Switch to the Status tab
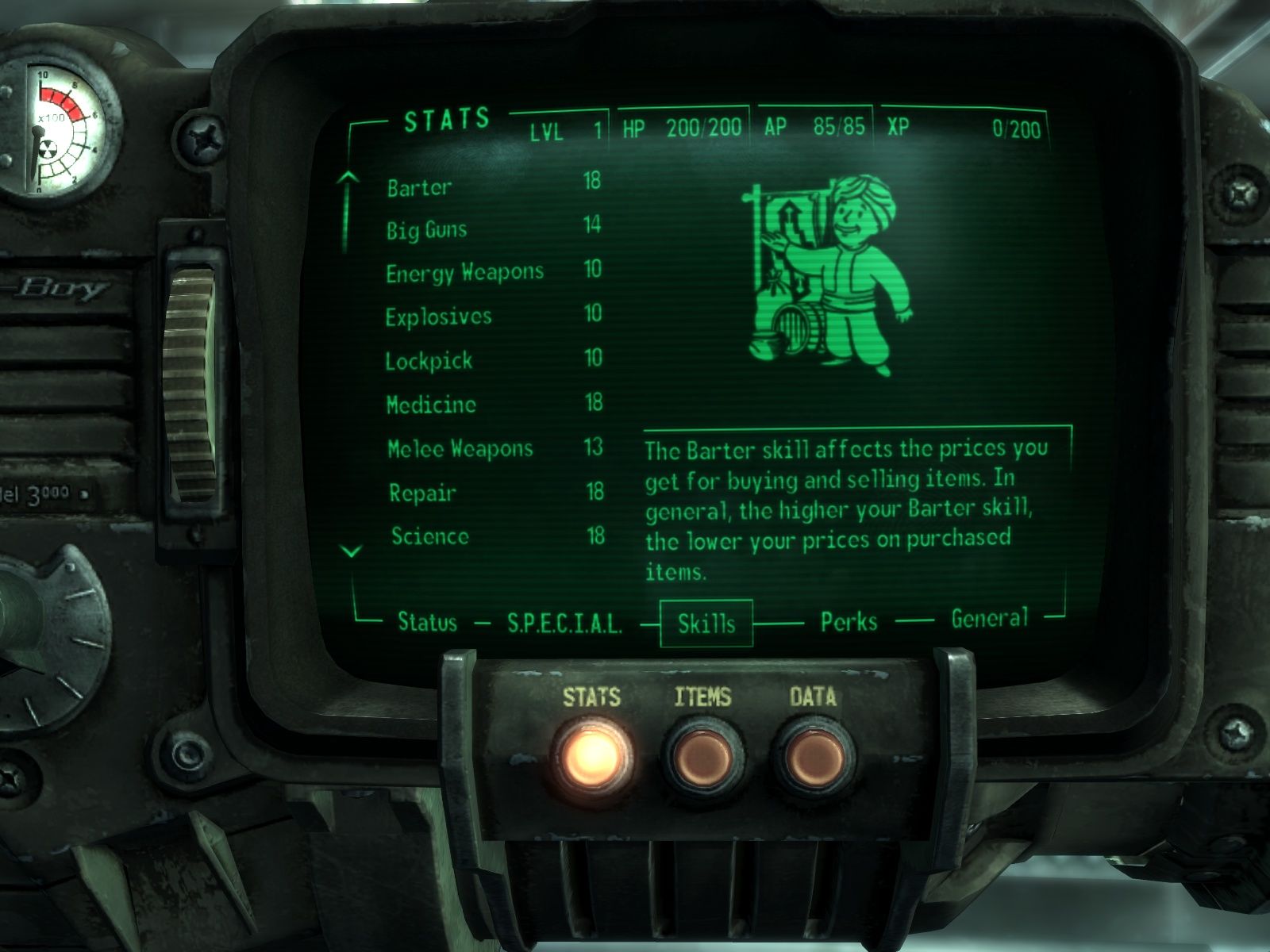The height and width of the screenshot is (952, 1270). [427, 622]
